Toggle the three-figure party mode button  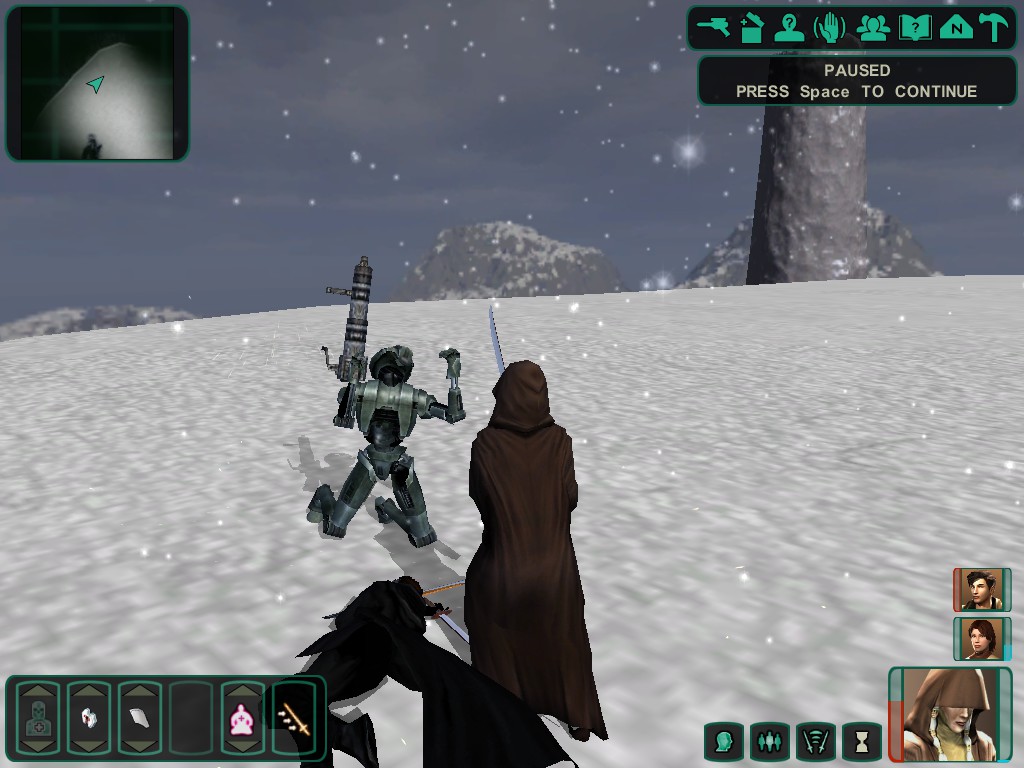tap(769, 742)
